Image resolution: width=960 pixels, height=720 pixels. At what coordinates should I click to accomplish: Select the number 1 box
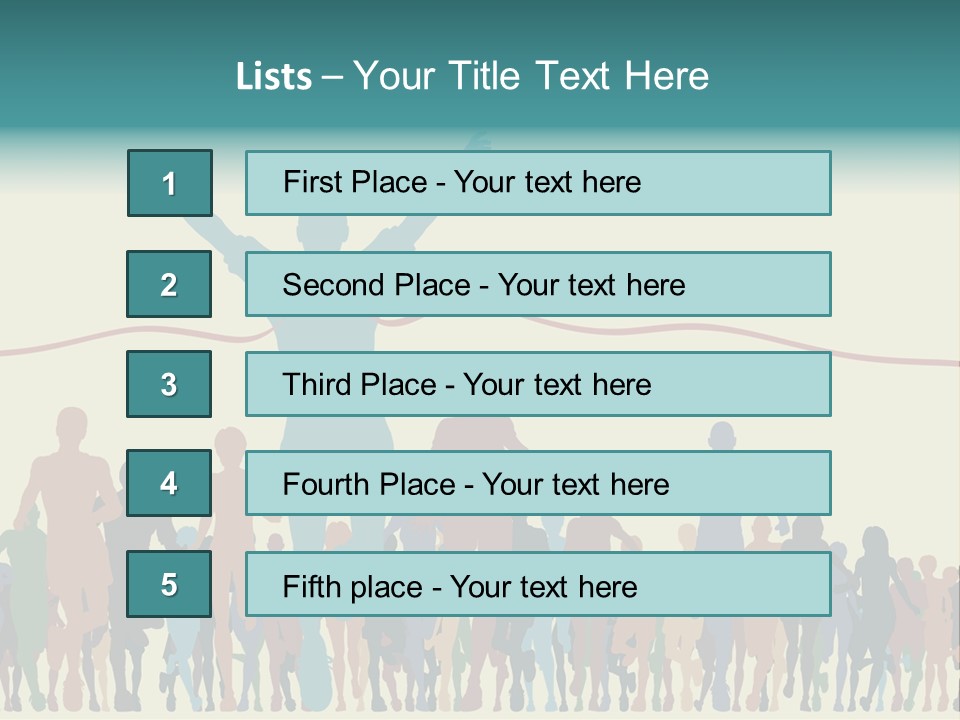coord(169,183)
